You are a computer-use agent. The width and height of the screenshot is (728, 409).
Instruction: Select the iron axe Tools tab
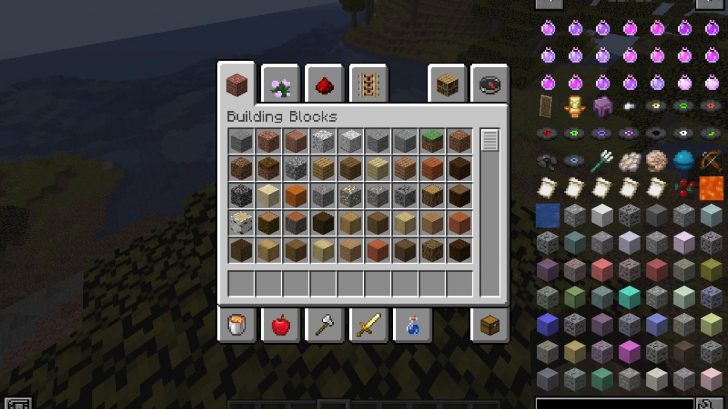pyautogui.click(x=323, y=325)
